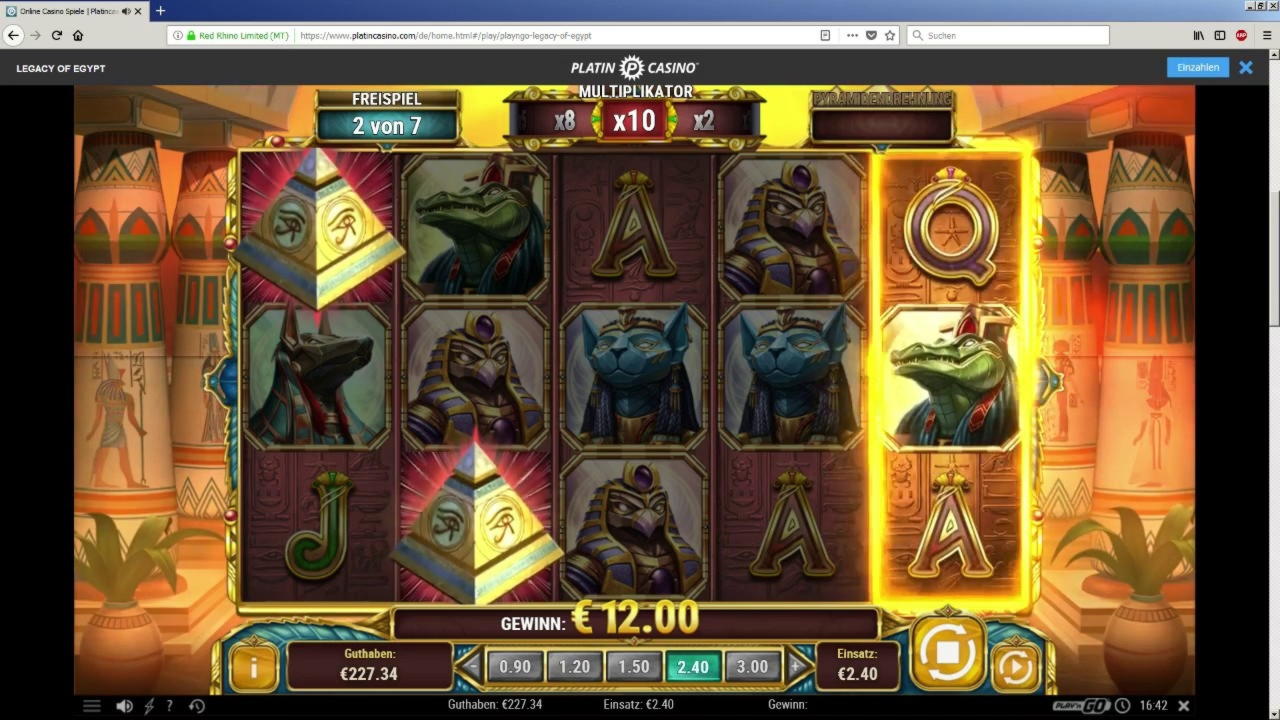The width and height of the screenshot is (1280, 720).
Task: Close the game with the bottom-bar X
Action: pyautogui.click(x=1184, y=705)
